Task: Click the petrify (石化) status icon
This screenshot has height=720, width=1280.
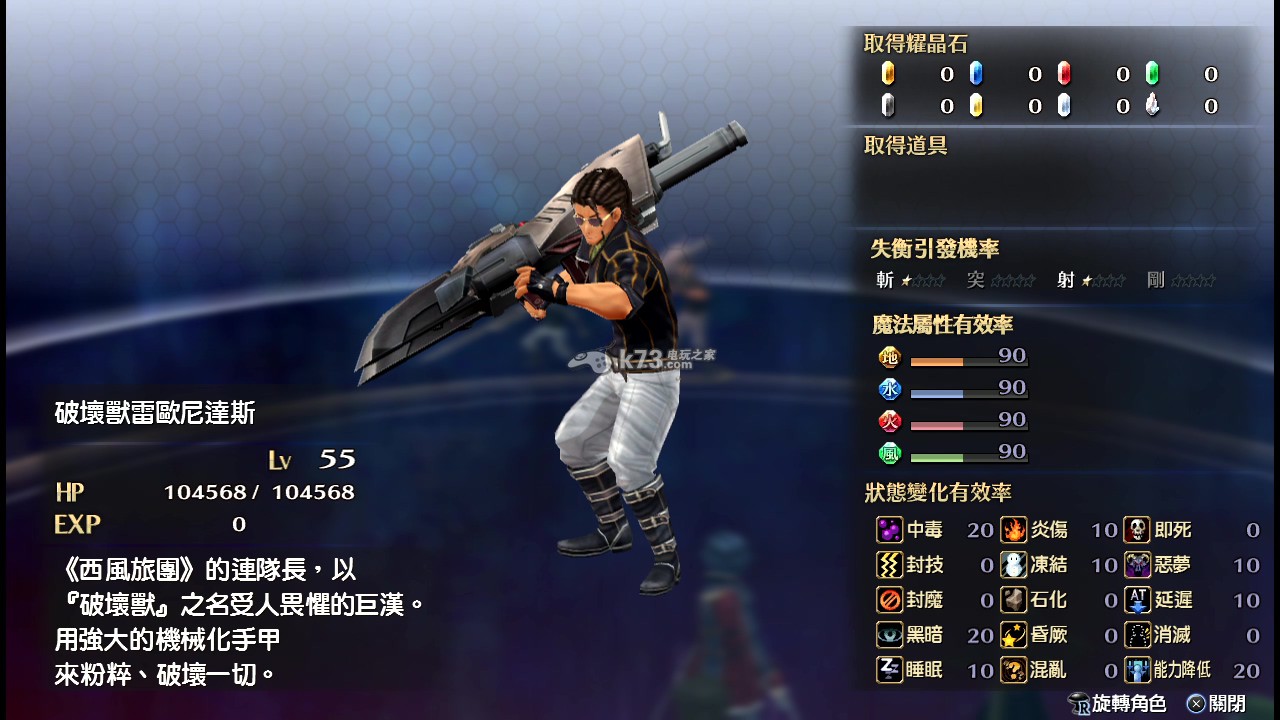Action: click(1014, 600)
